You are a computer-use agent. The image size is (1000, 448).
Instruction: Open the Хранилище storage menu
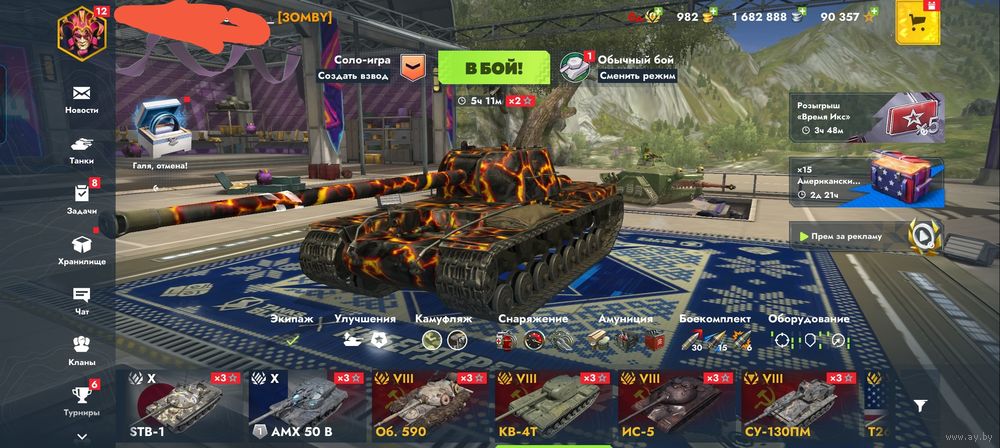click(82, 249)
